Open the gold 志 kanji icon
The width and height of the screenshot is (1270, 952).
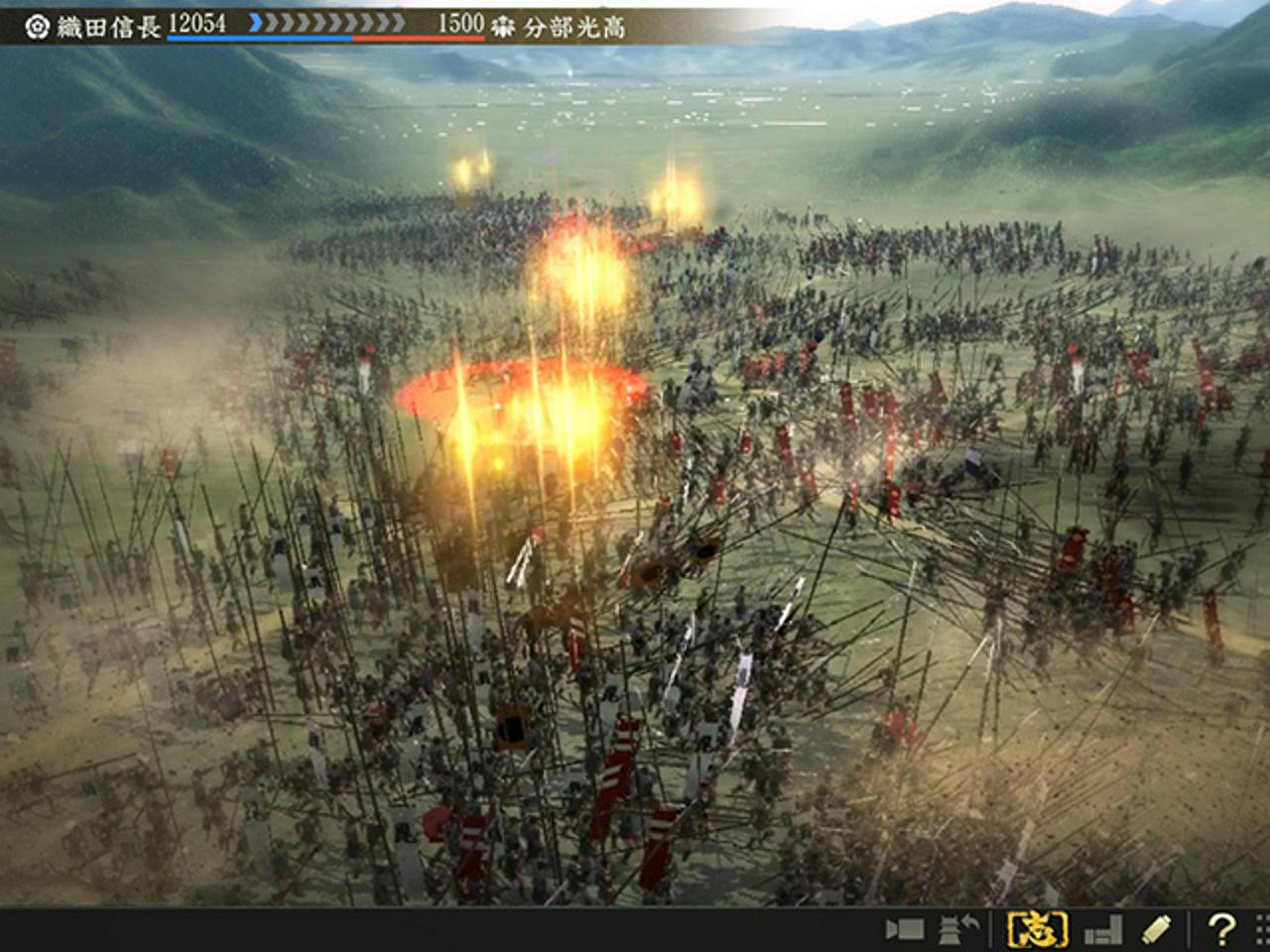[1037, 929]
